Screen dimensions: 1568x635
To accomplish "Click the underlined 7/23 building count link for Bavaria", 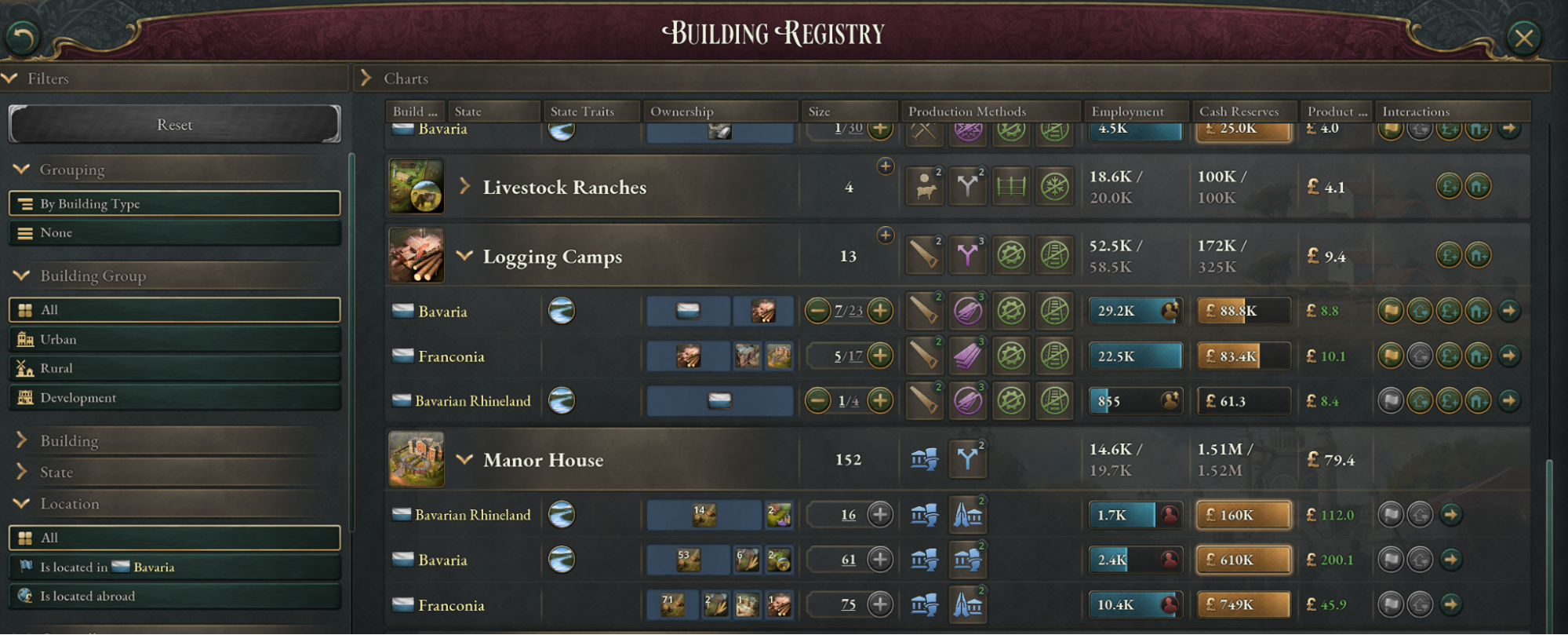I will [849, 311].
